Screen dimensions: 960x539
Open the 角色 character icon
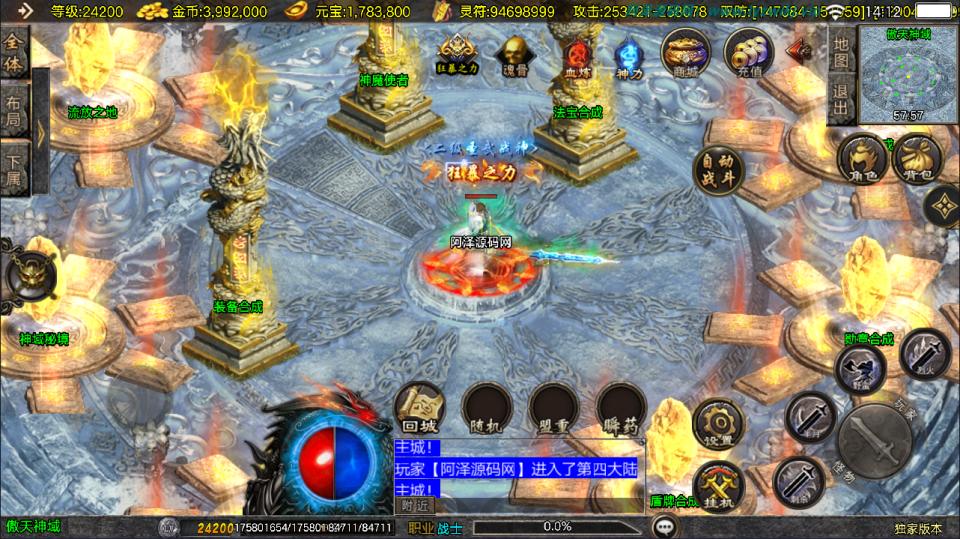862,160
